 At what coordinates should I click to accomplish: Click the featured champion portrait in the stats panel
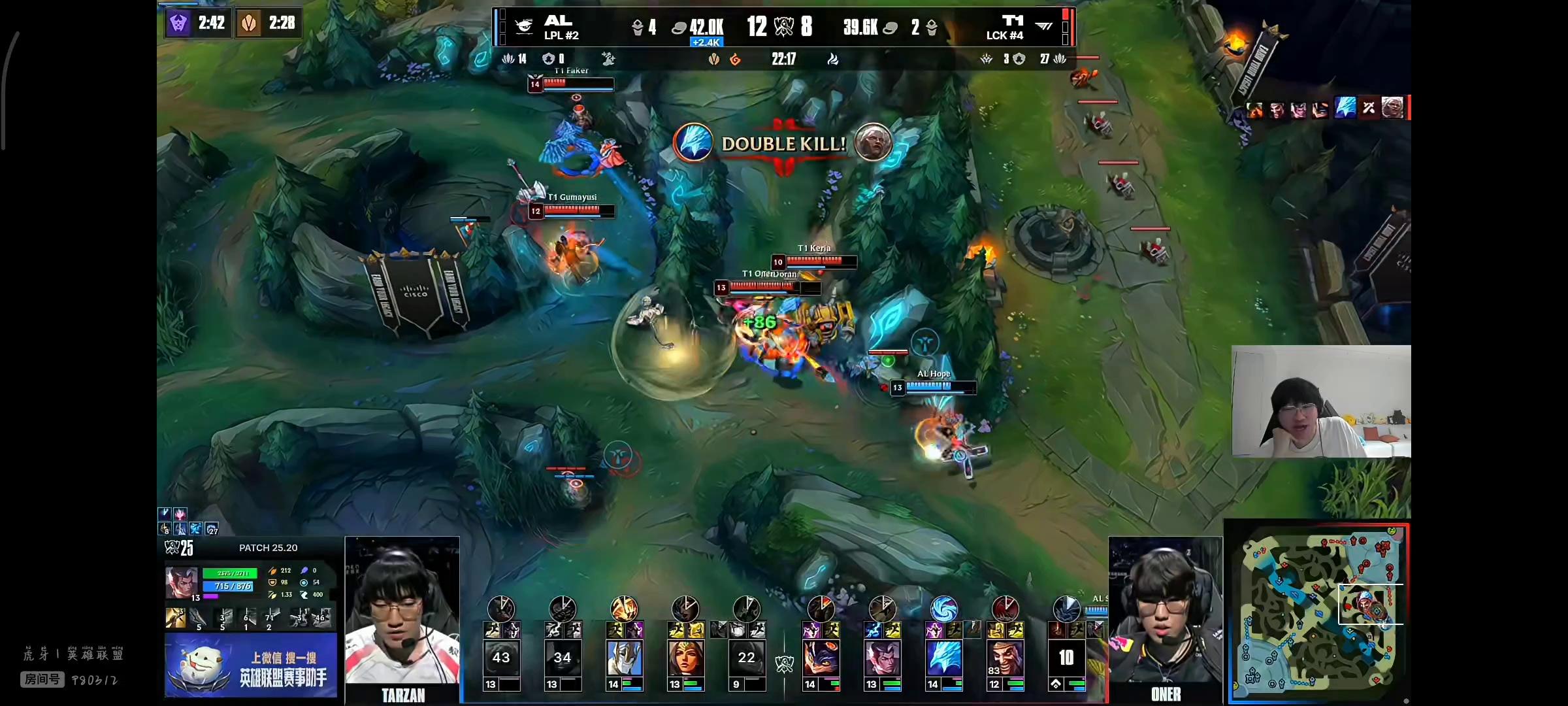(x=182, y=582)
